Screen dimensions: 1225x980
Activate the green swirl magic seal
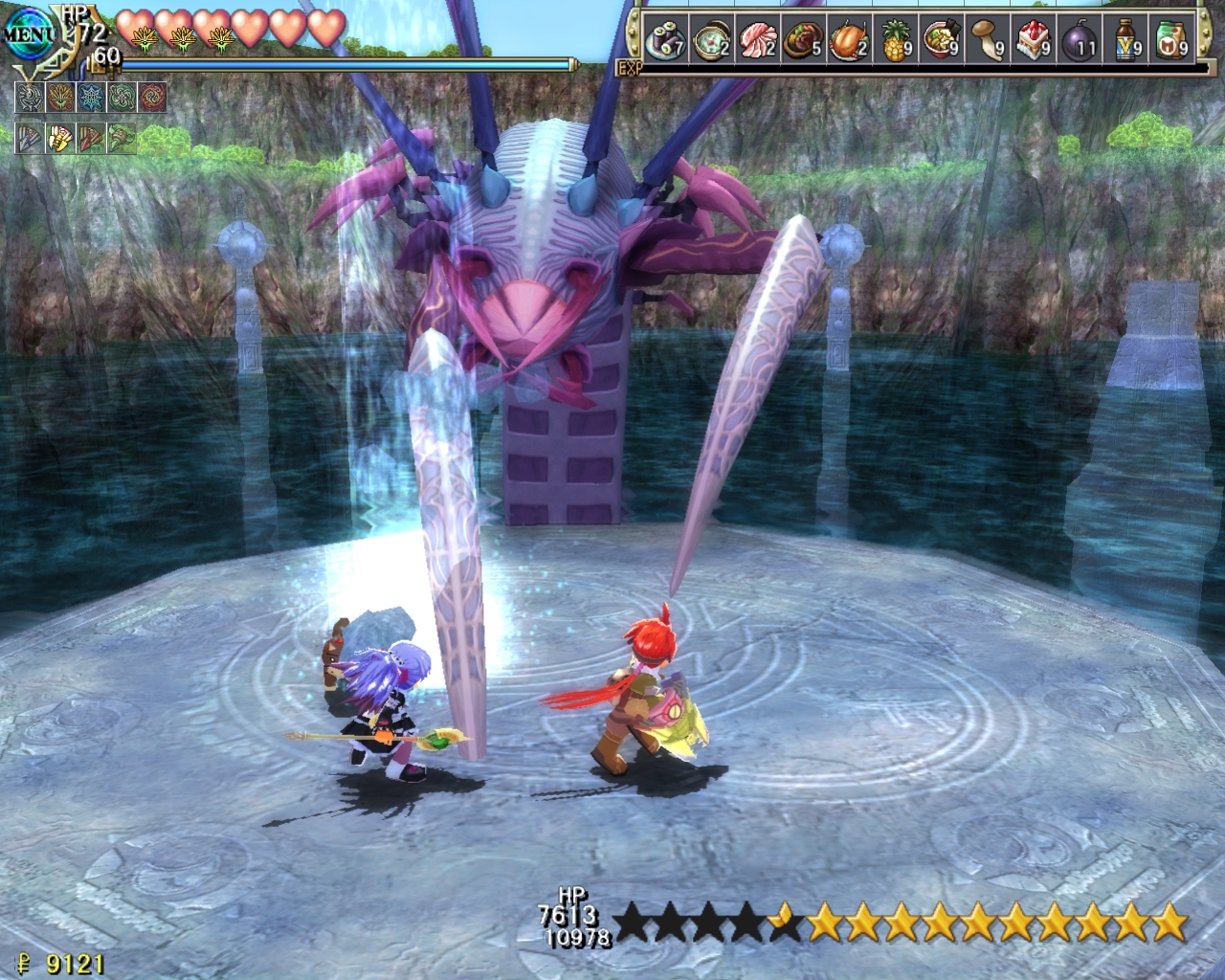(122, 98)
